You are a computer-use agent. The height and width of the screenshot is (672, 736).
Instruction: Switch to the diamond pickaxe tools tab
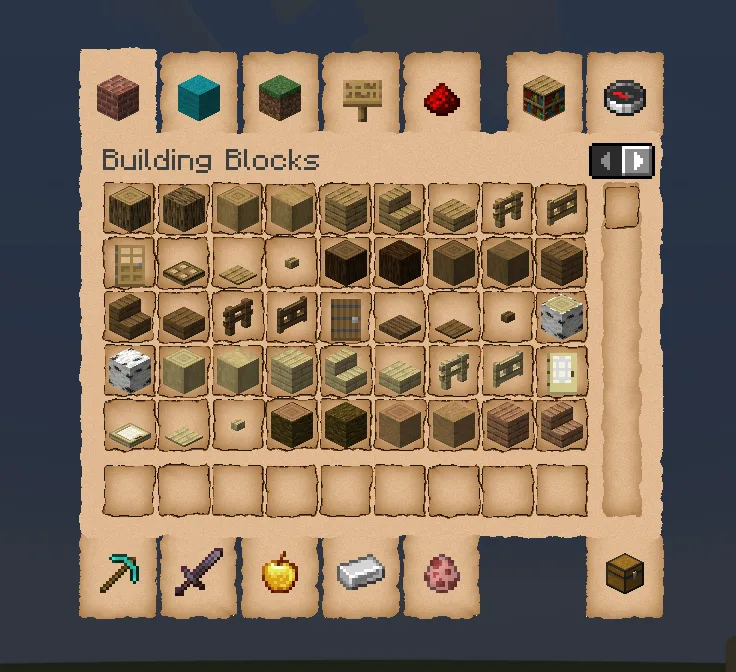(x=118, y=574)
